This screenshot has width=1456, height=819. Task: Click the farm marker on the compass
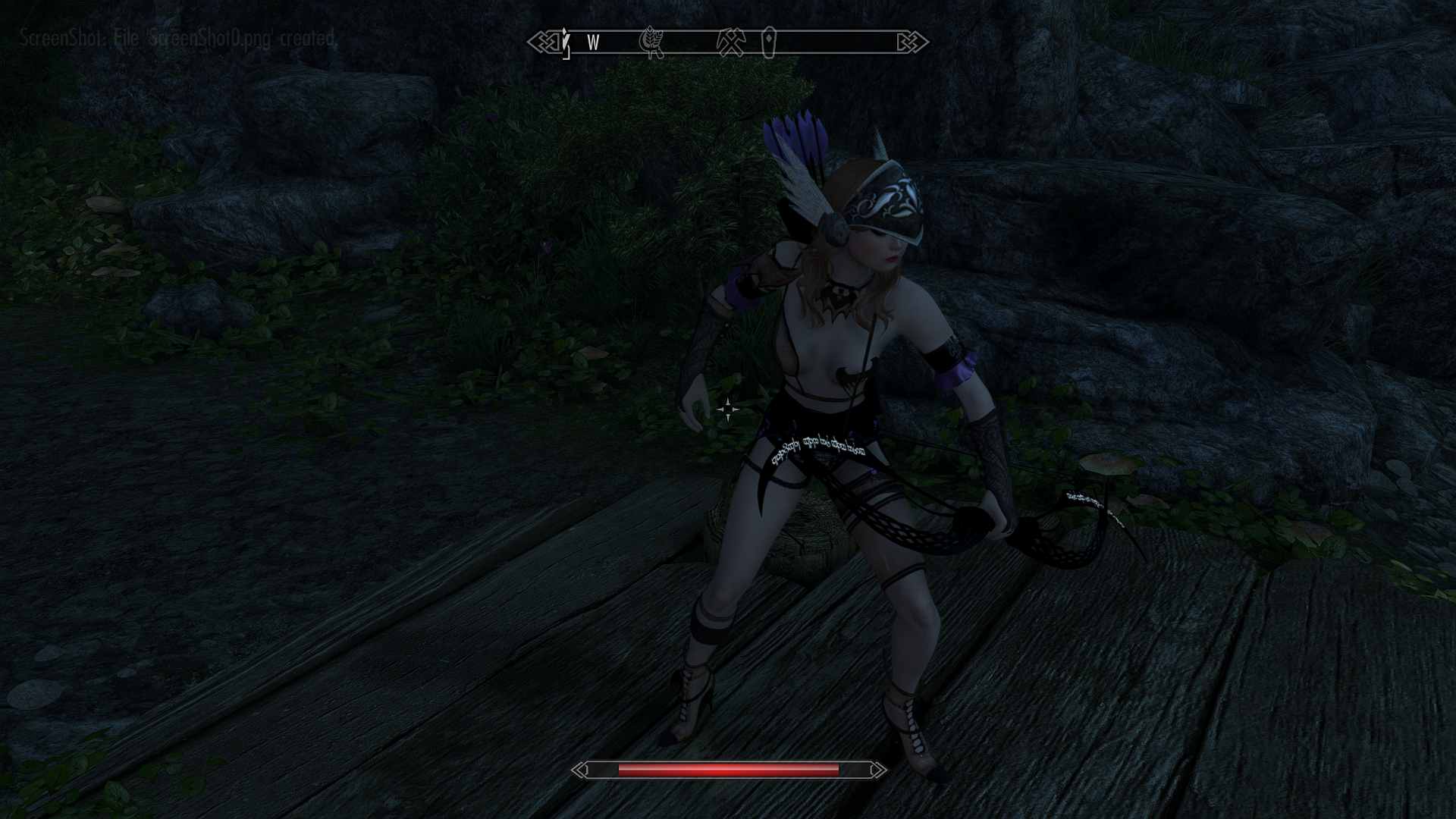[652, 42]
